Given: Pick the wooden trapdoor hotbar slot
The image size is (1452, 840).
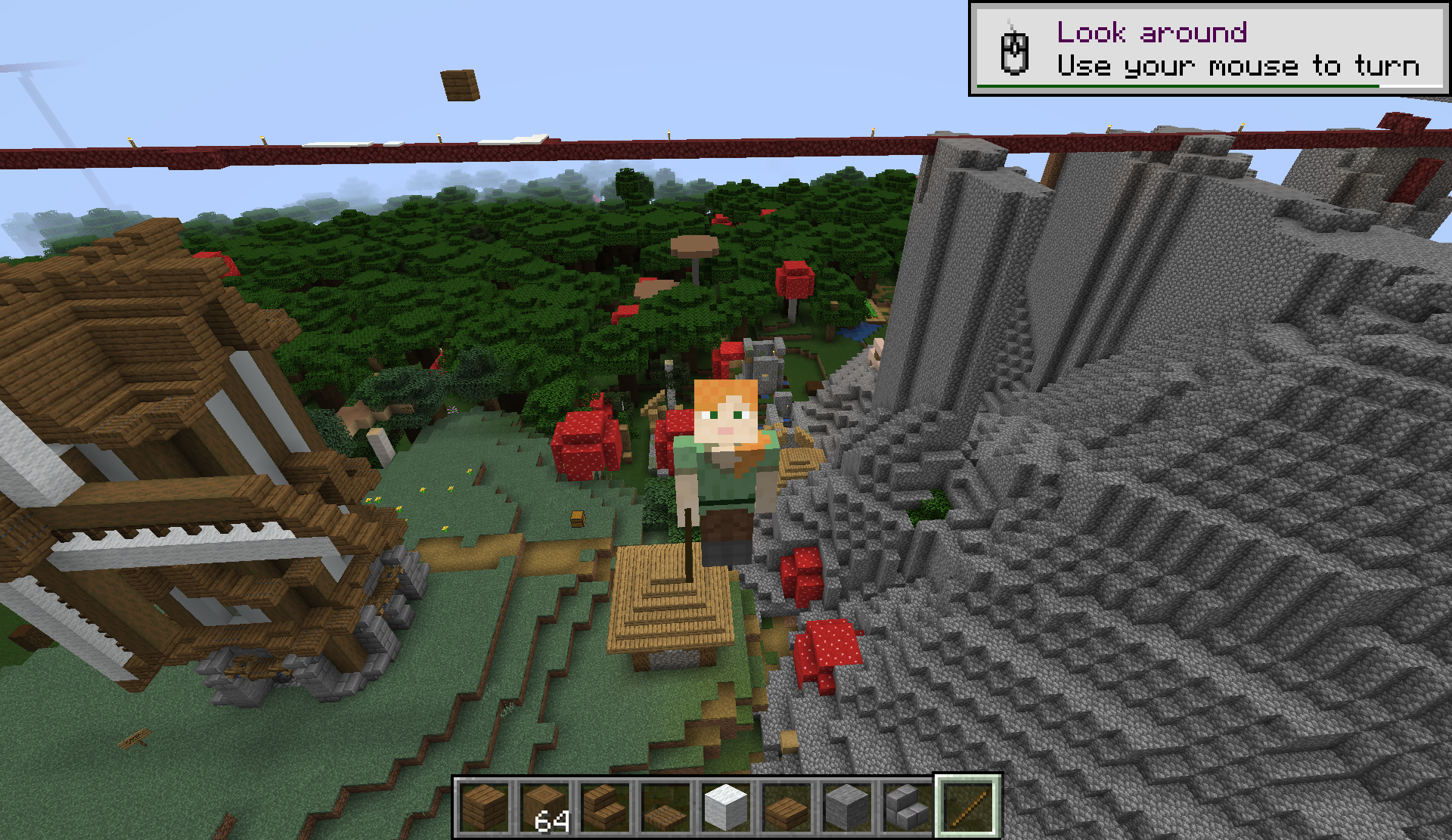Looking at the screenshot, I should (x=666, y=806).
